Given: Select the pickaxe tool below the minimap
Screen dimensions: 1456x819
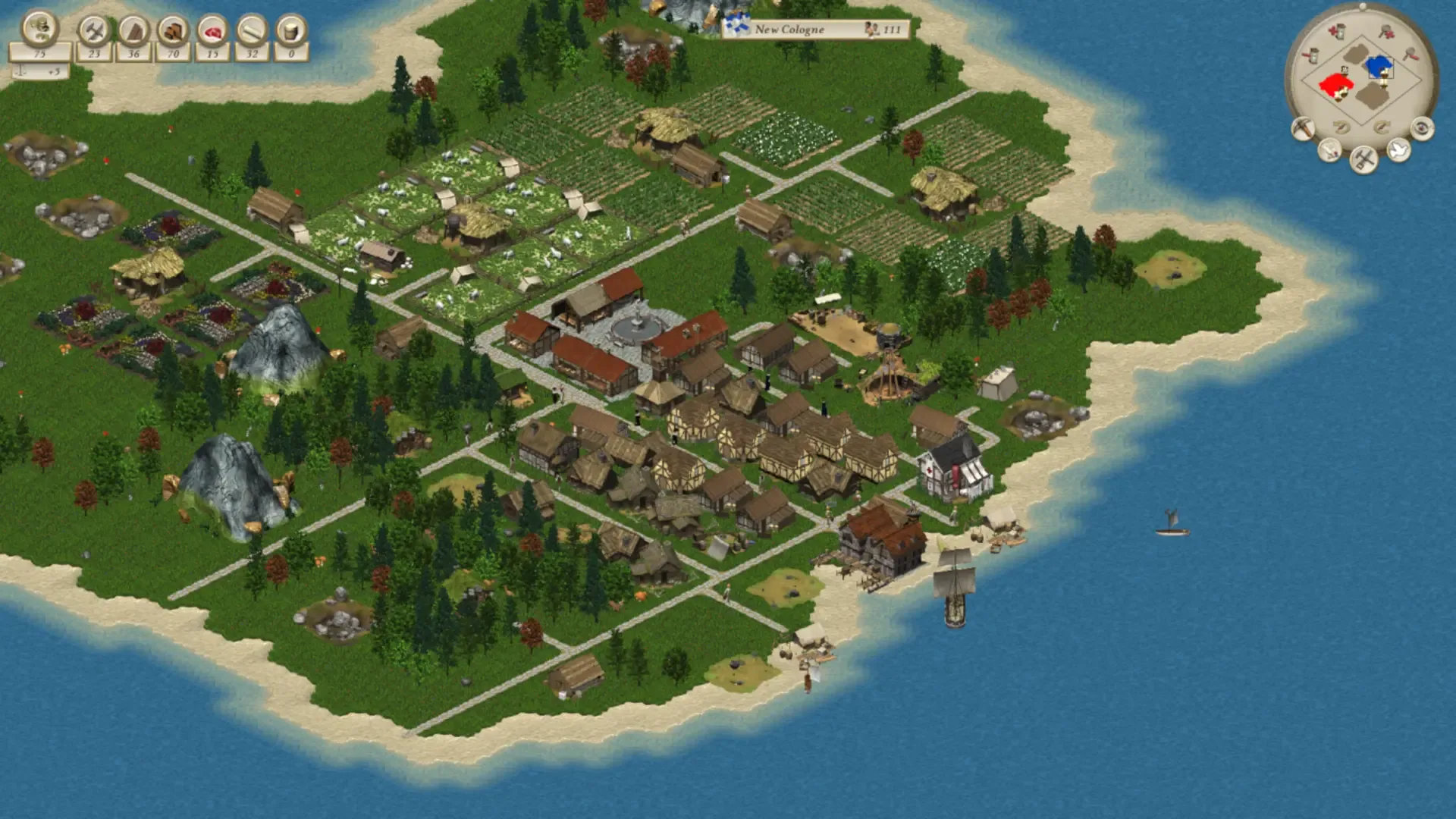Looking at the screenshot, I should (1303, 128).
